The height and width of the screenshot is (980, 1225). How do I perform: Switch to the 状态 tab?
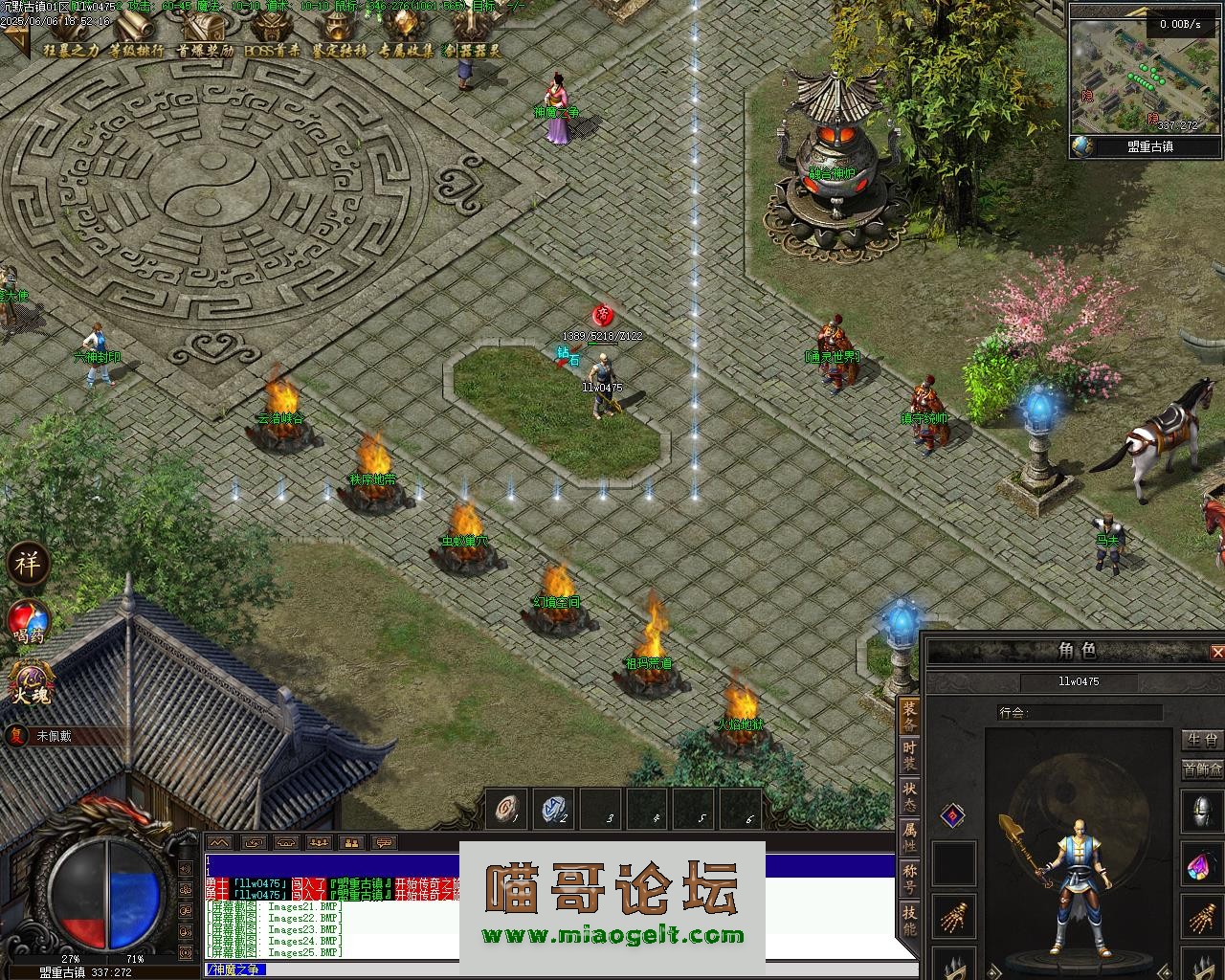click(909, 797)
